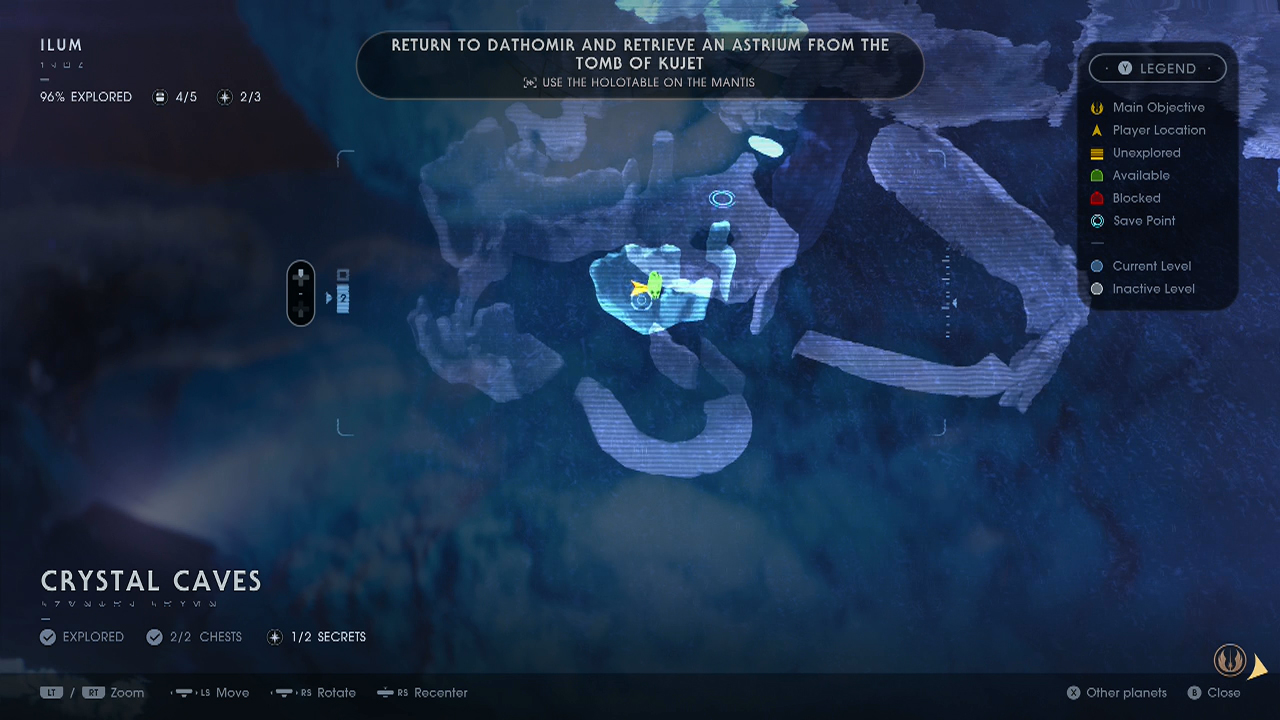Click the chest icon beside the 4/5 counter
Viewport: 1280px width, 720px height.
tap(160, 97)
